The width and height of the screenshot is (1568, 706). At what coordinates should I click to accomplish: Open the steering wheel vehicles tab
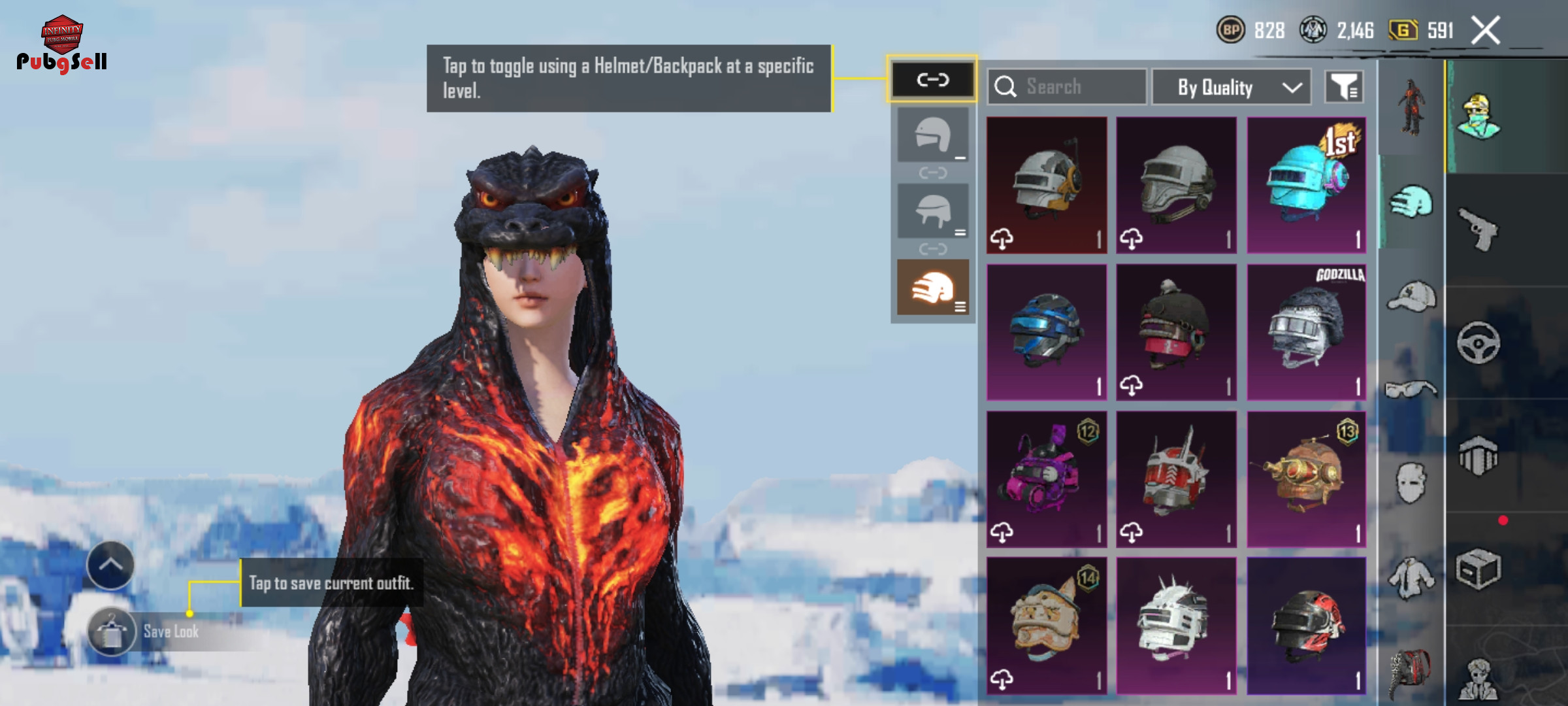(1478, 343)
